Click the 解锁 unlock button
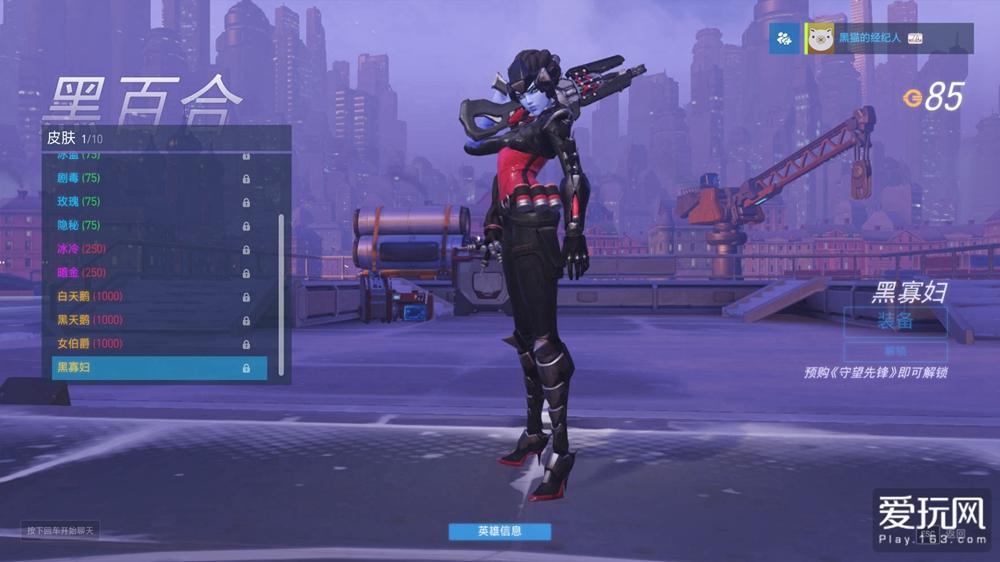 click(x=895, y=351)
